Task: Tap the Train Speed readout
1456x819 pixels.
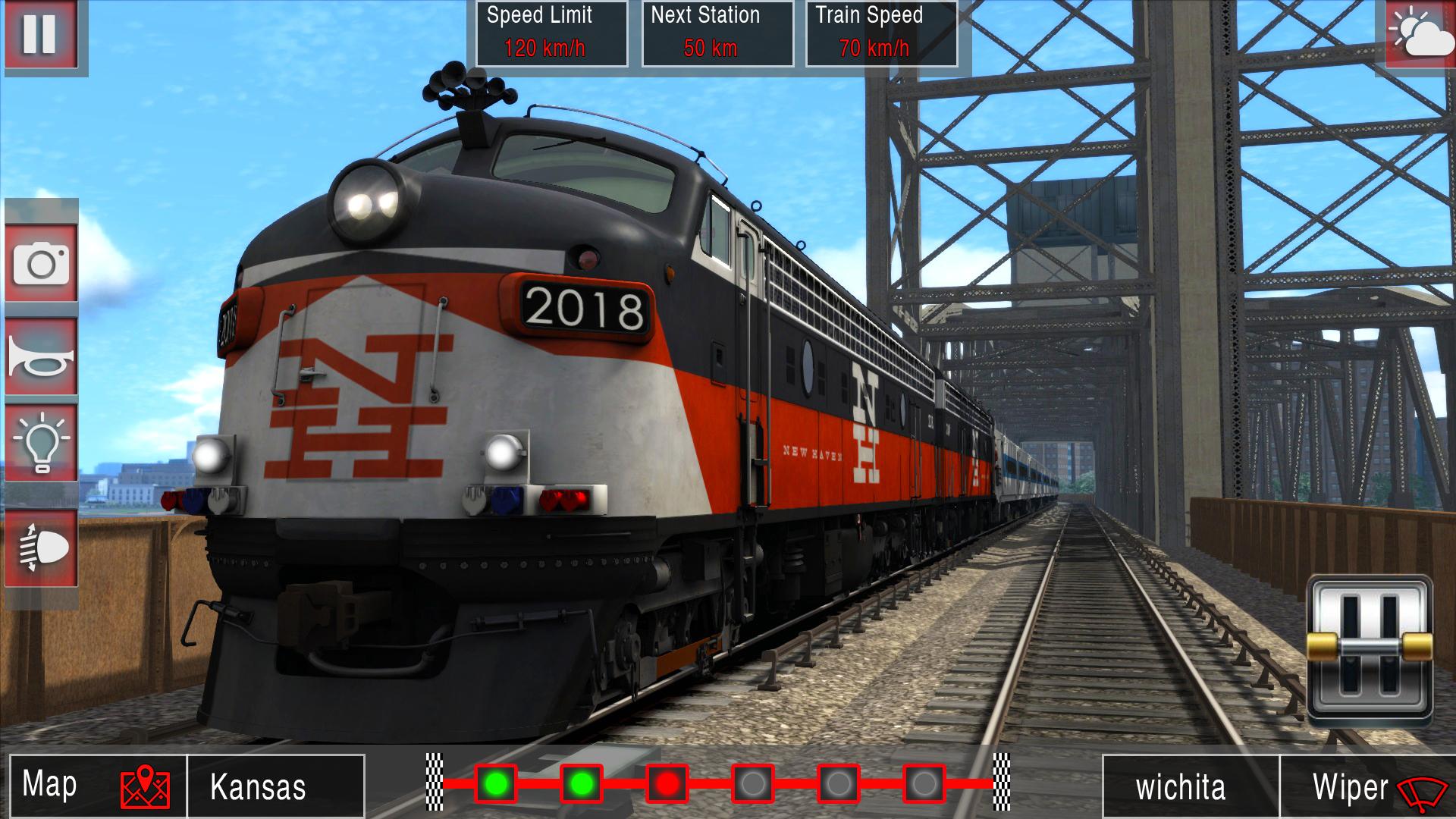Action: tap(881, 33)
